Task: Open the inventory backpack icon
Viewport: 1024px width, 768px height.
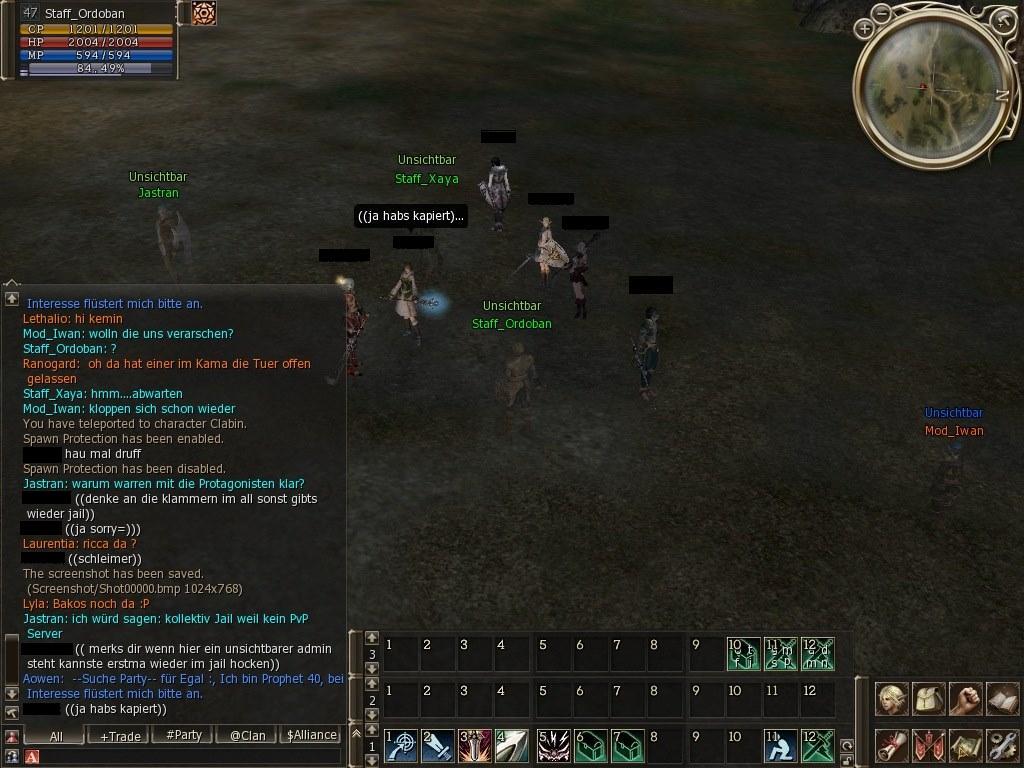Action: [929, 698]
